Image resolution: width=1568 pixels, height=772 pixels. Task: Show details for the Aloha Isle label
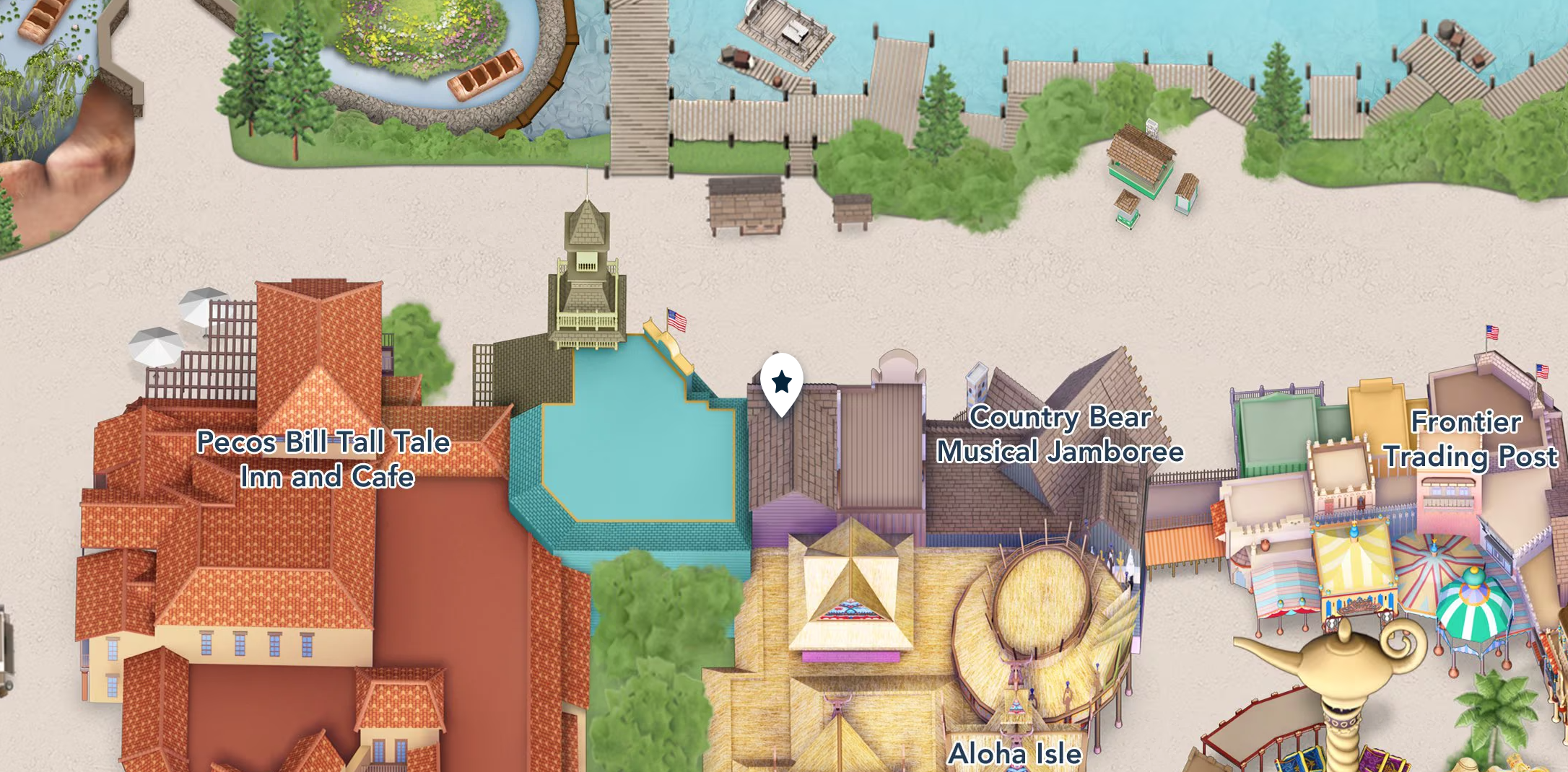(1014, 753)
